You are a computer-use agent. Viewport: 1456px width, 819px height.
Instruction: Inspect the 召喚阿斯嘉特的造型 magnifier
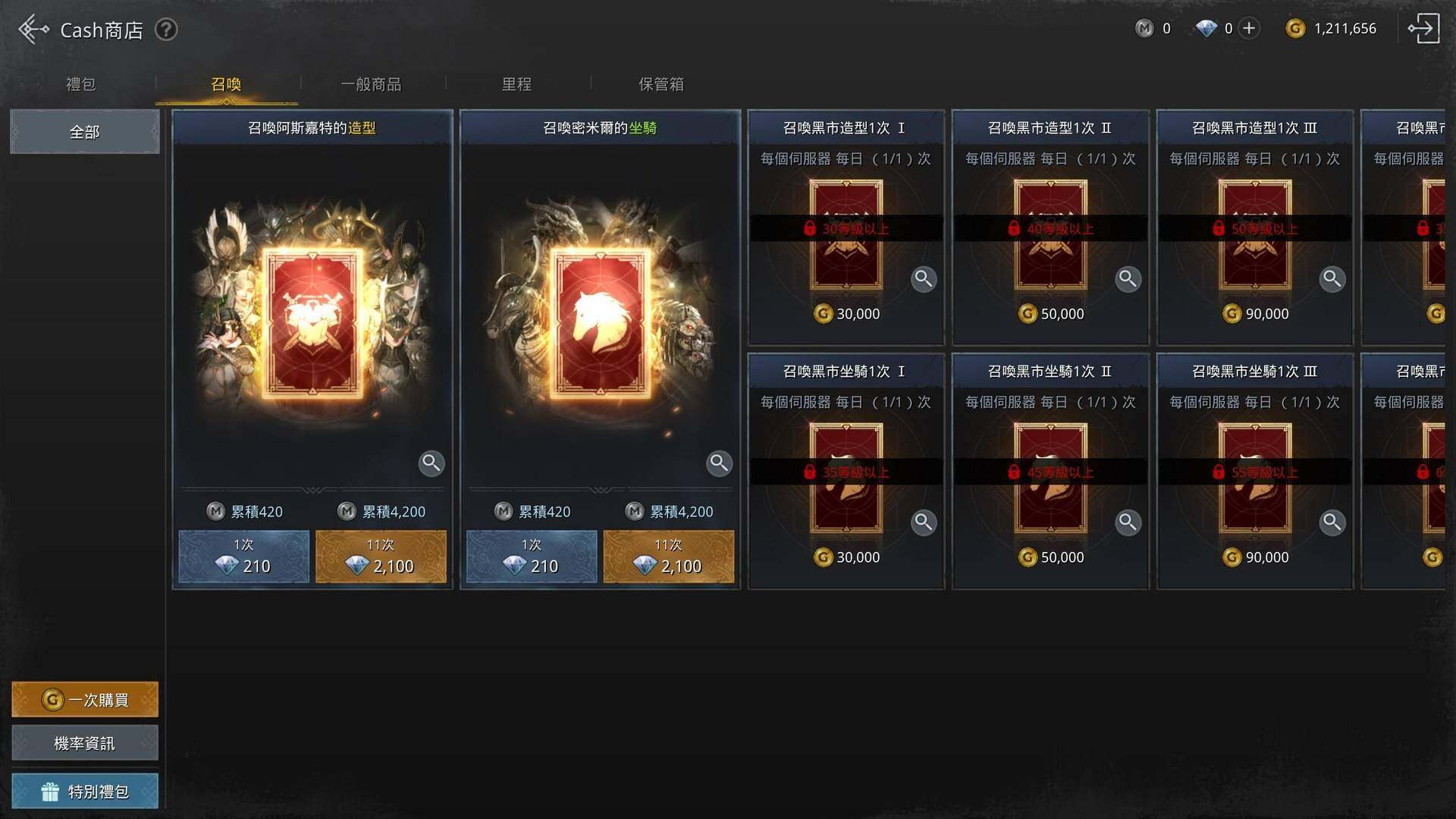click(431, 463)
